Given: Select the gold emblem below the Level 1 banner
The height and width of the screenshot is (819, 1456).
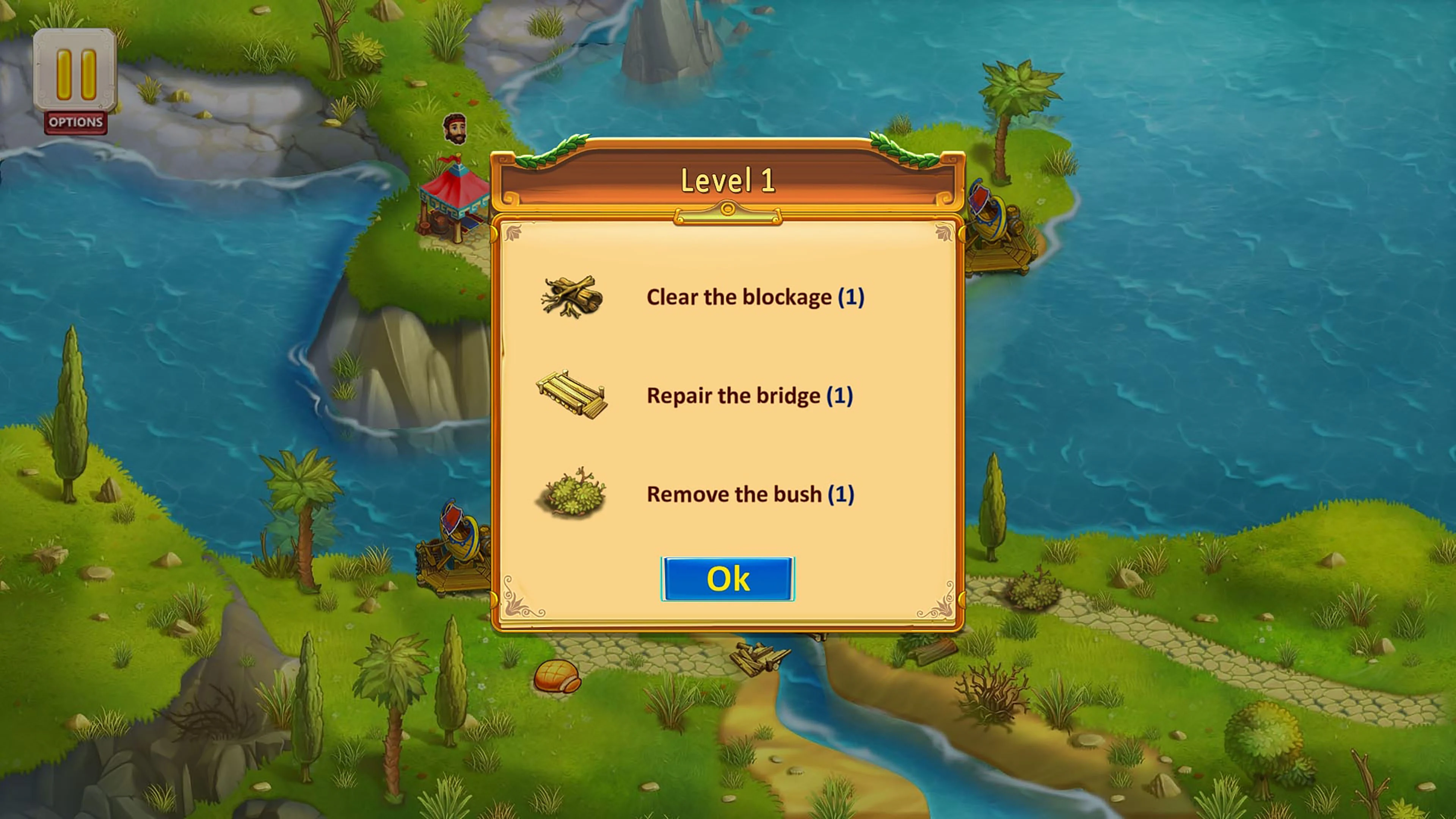Looking at the screenshot, I should click(728, 212).
